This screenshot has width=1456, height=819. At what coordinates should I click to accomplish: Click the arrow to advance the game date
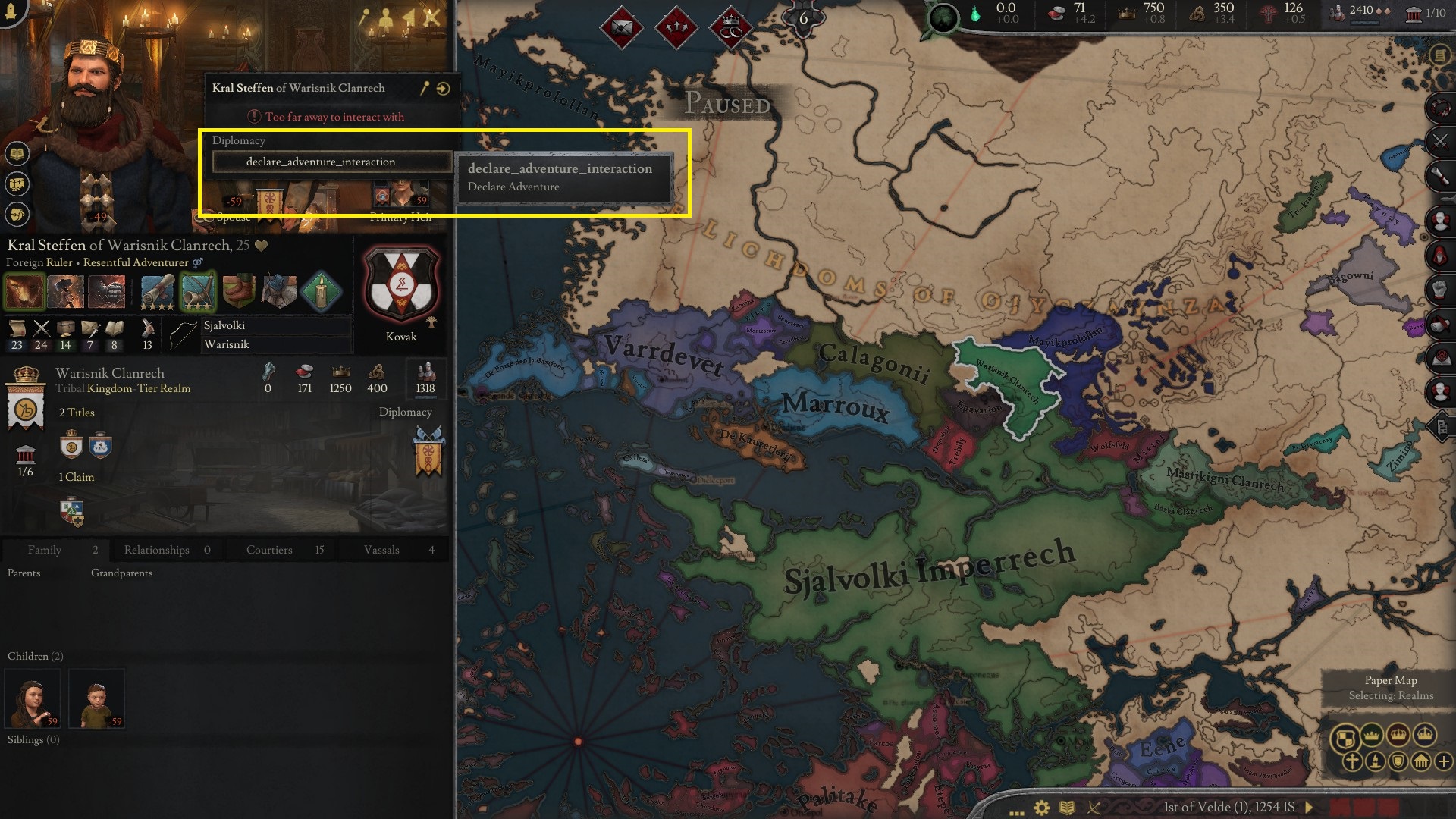point(1309,806)
